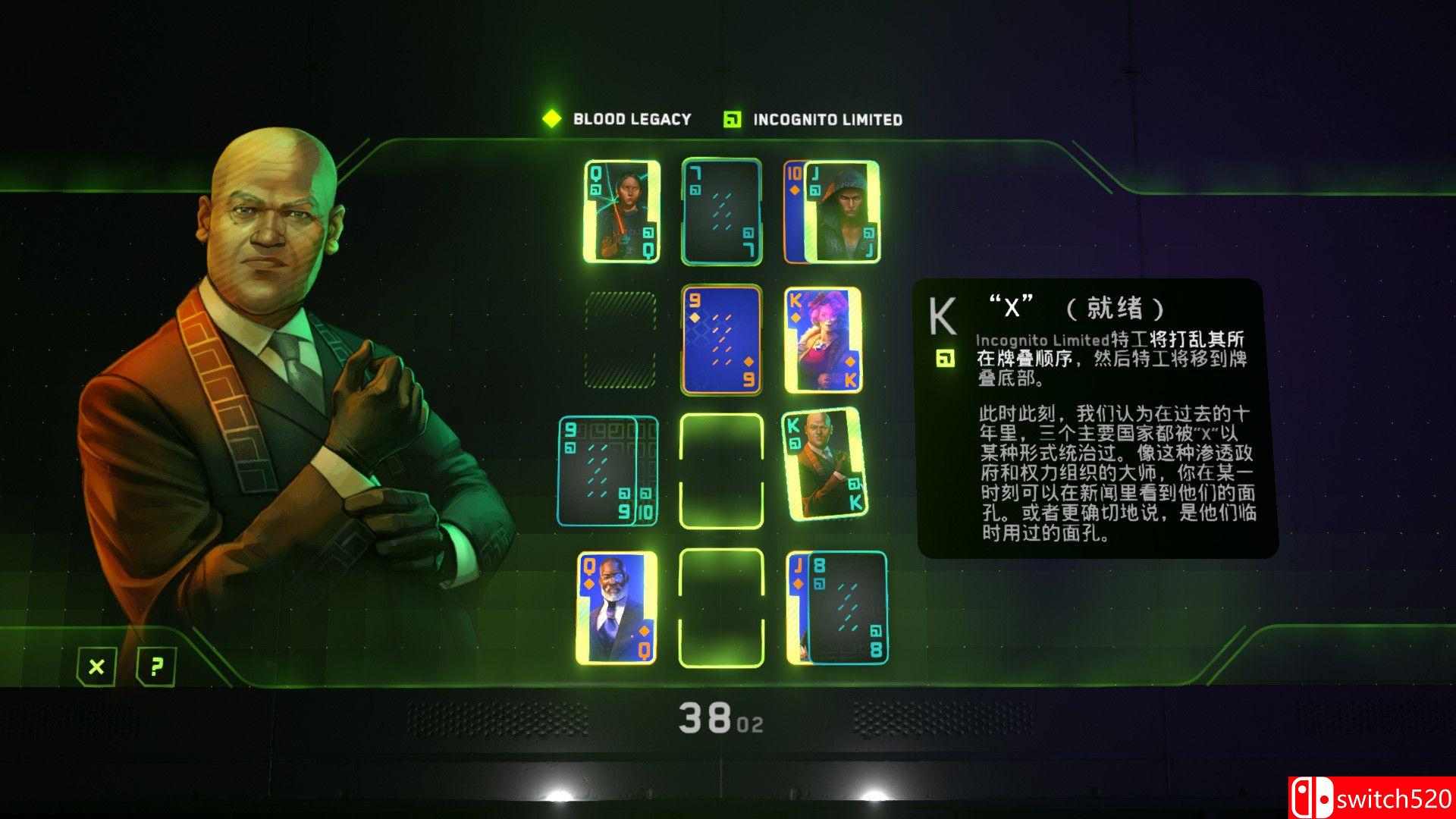Select the Queen of diamonds card in the bottom row
Screen dimensions: 1456x819
(618, 607)
